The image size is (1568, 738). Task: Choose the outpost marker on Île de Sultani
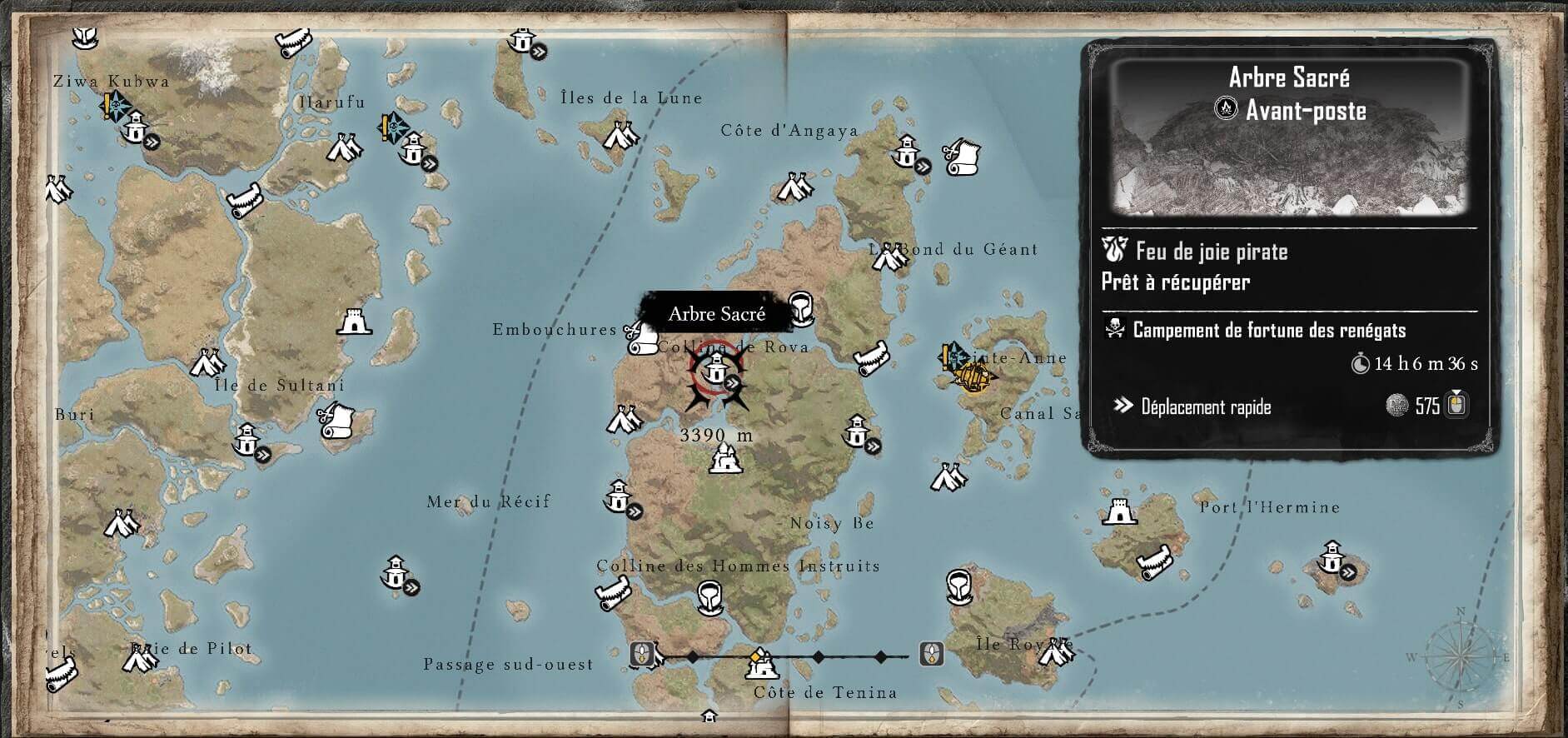pos(246,440)
